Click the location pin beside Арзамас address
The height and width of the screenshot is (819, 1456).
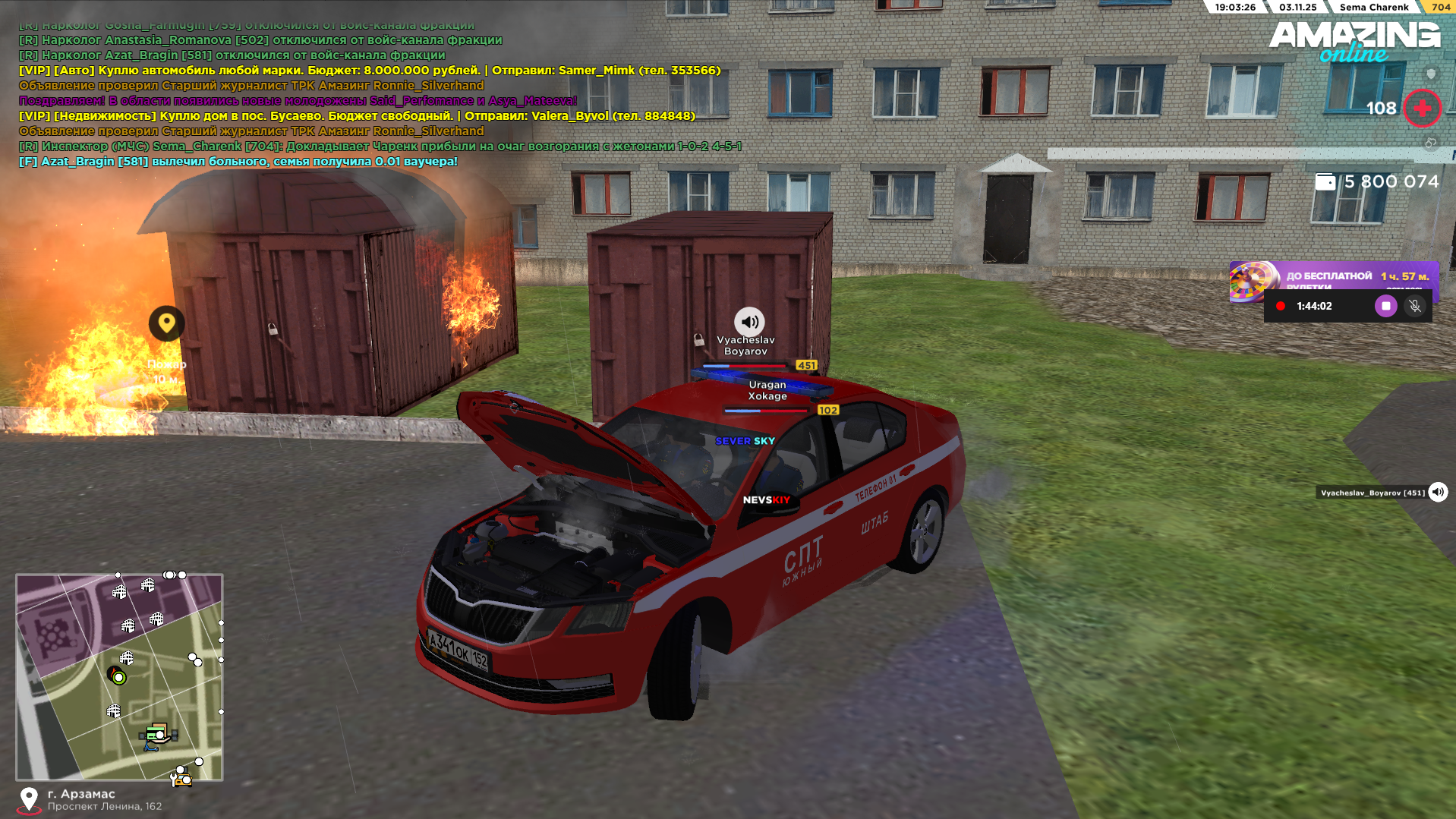click(x=29, y=799)
